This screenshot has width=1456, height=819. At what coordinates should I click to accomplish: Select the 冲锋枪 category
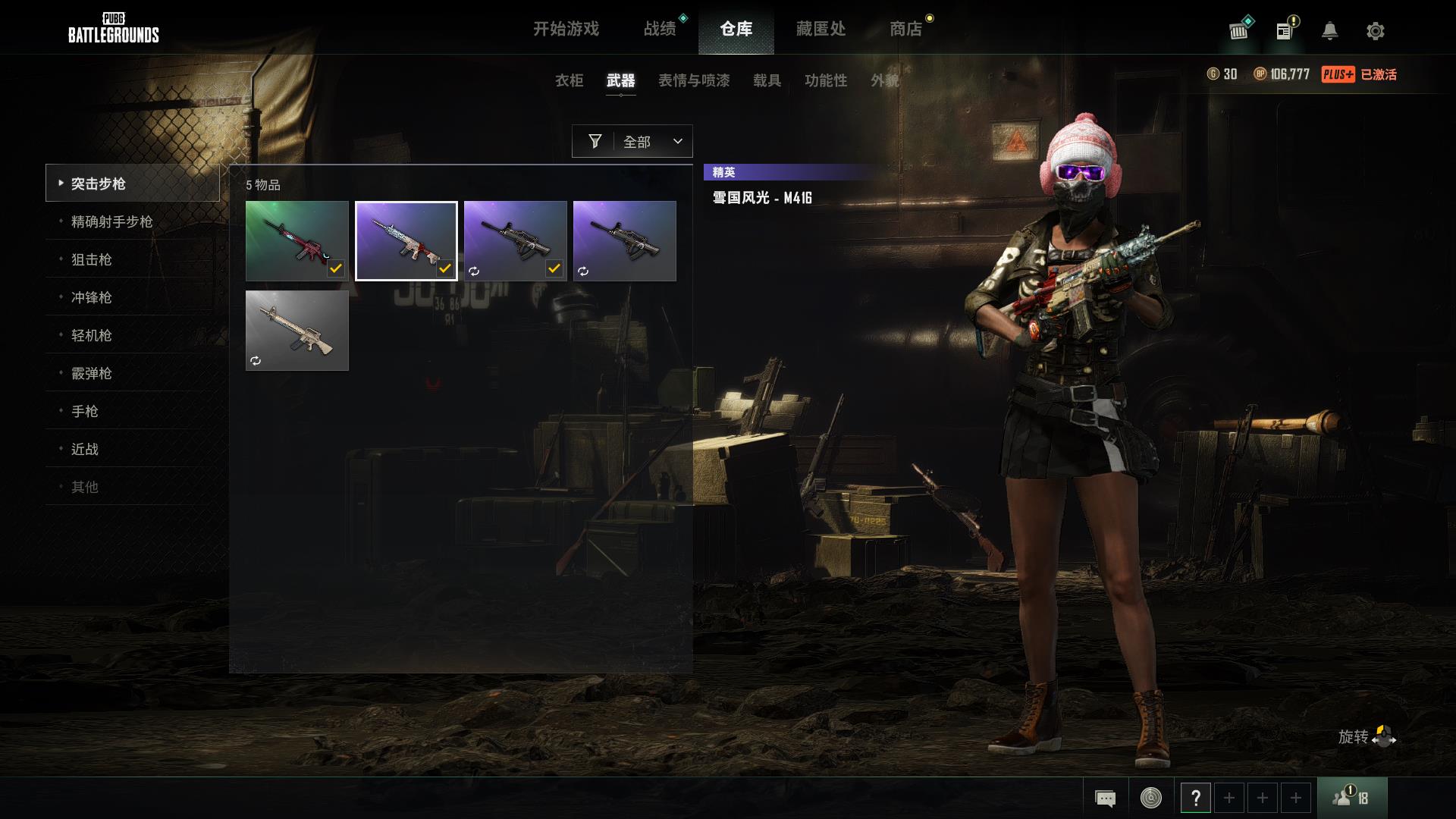click(x=92, y=297)
